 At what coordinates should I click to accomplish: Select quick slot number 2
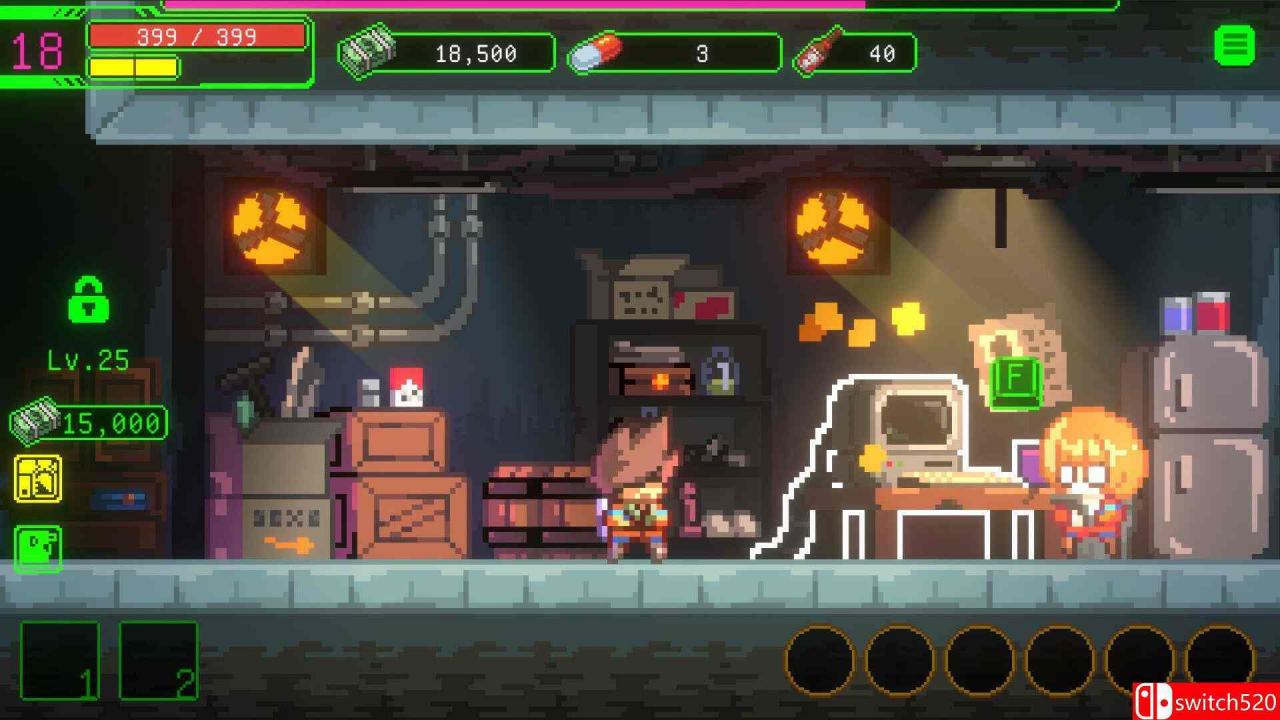click(x=158, y=660)
